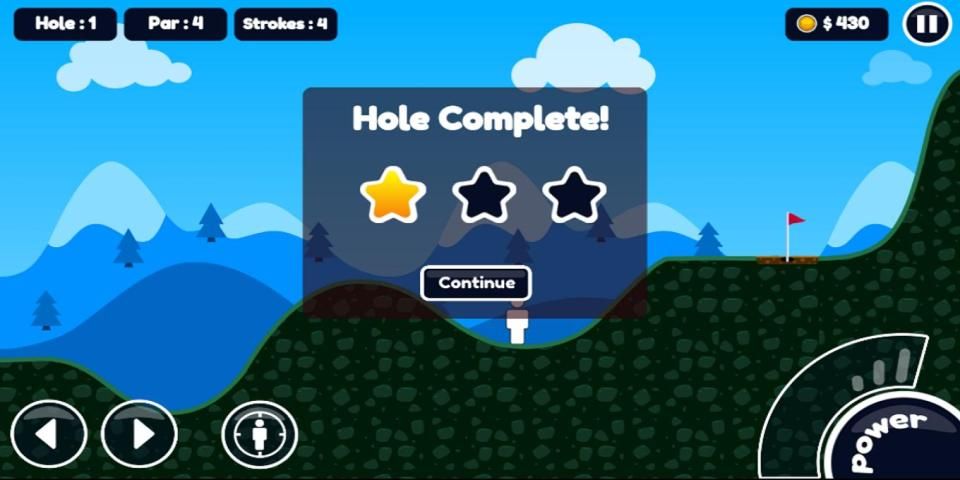
Task: Tap the right arrow aim button
Action: tap(140, 434)
